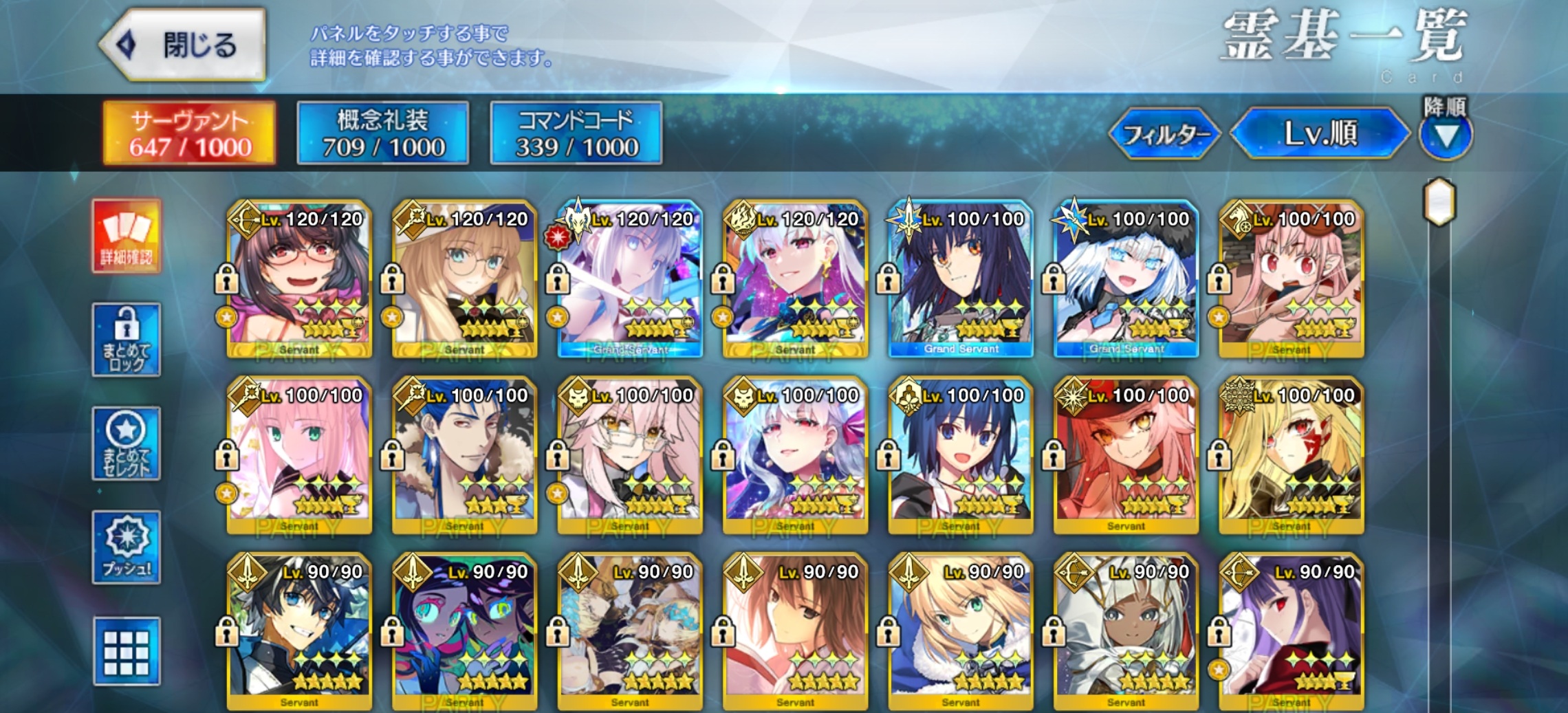1568x713 pixels.
Task: Open the 概念礼装 tab
Action: pos(383,133)
